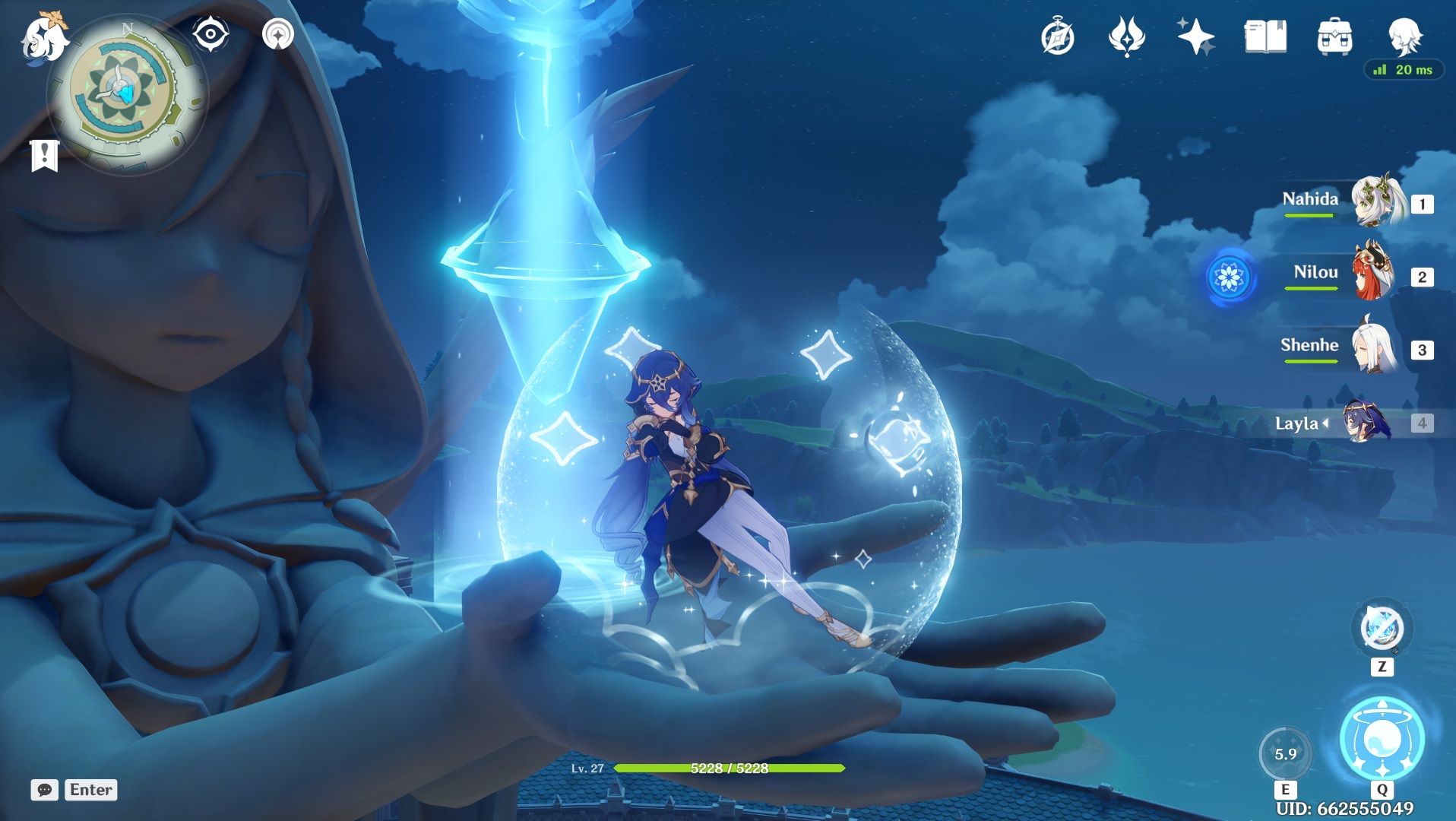Screen dimensions: 1456x821
Task: Open the quest tracker banner icon
Action: tap(46, 156)
